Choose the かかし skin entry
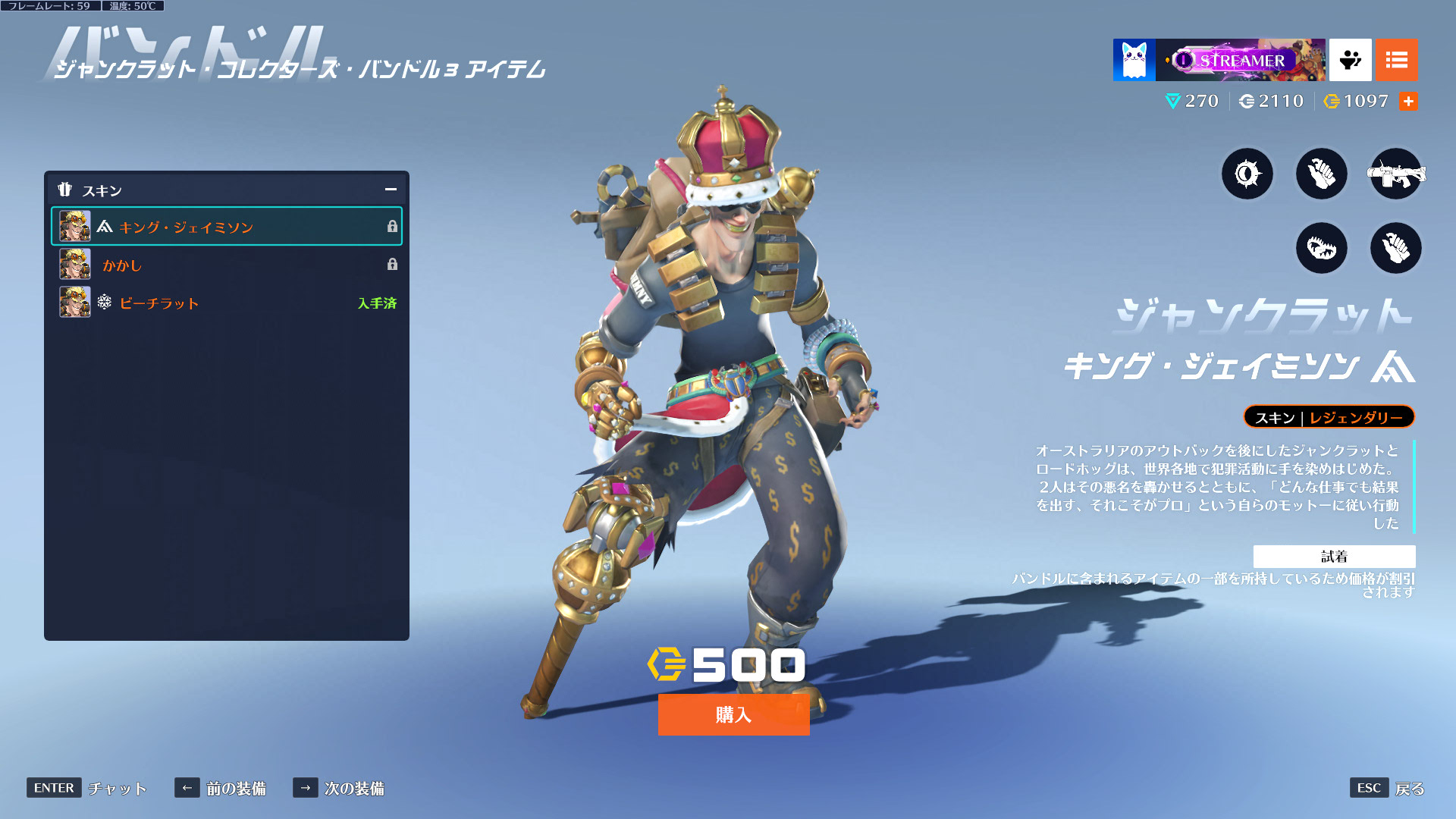 tap(226, 265)
